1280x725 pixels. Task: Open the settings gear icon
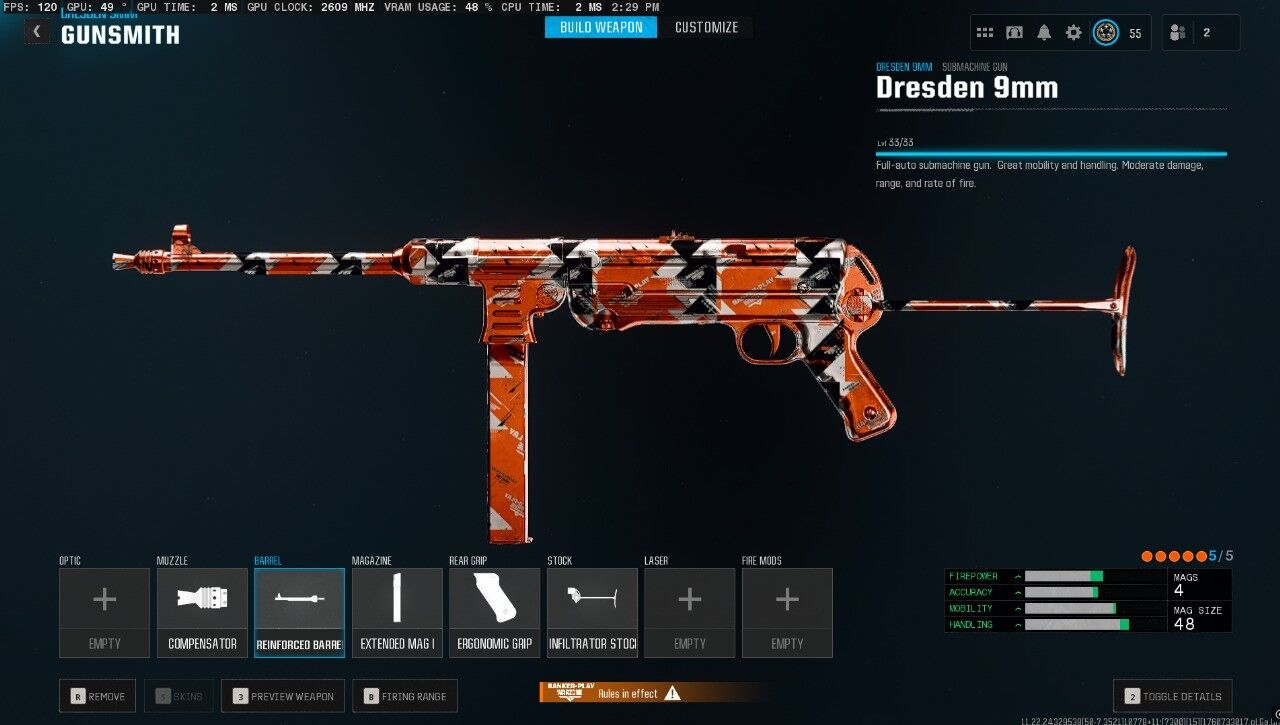(1073, 33)
